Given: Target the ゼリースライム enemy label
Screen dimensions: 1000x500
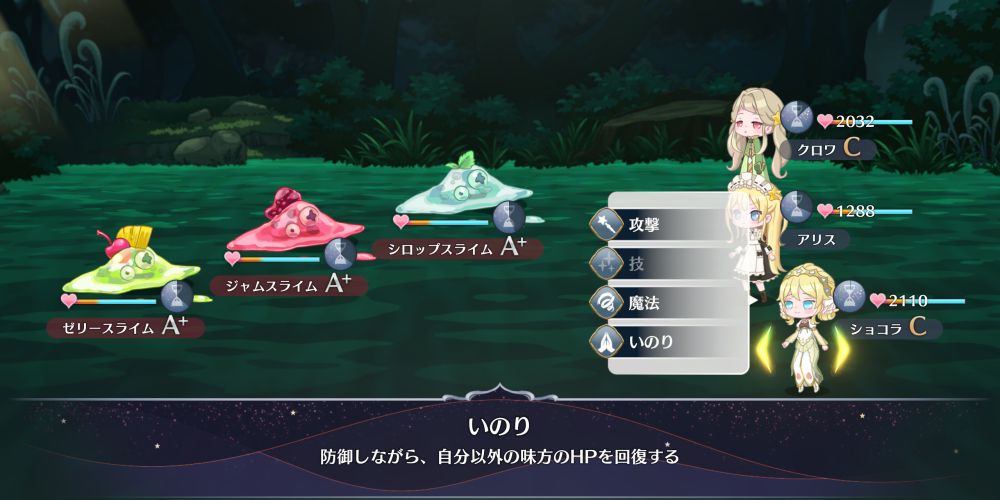Looking at the screenshot, I should click(125, 326).
